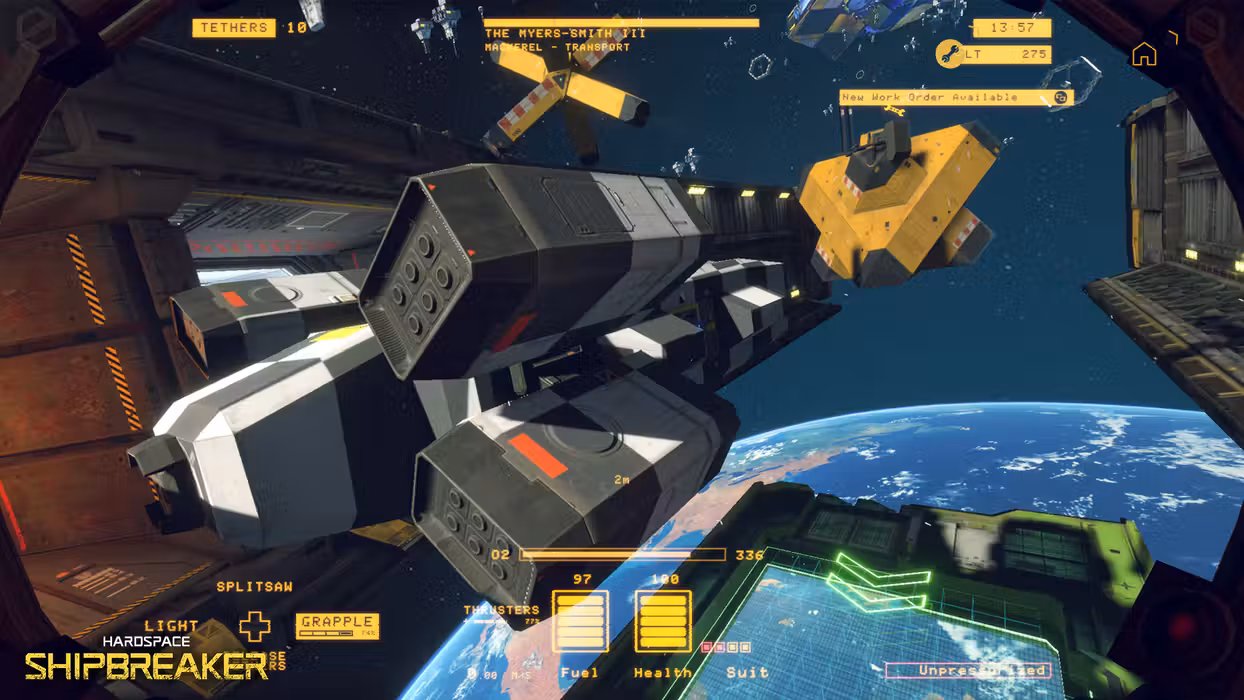Toggle the Light option label

pos(171,626)
